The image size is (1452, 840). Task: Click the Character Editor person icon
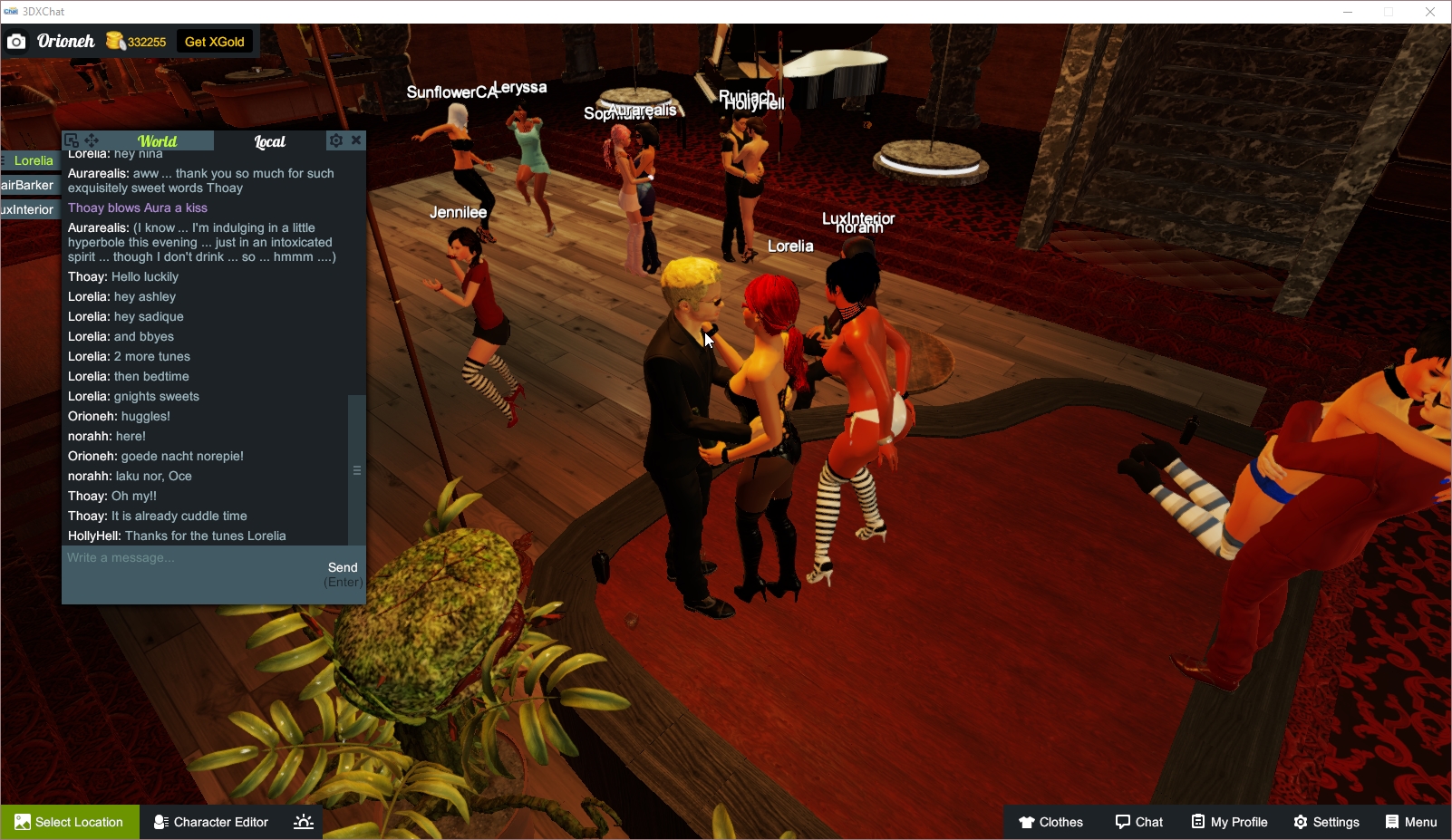click(x=160, y=822)
